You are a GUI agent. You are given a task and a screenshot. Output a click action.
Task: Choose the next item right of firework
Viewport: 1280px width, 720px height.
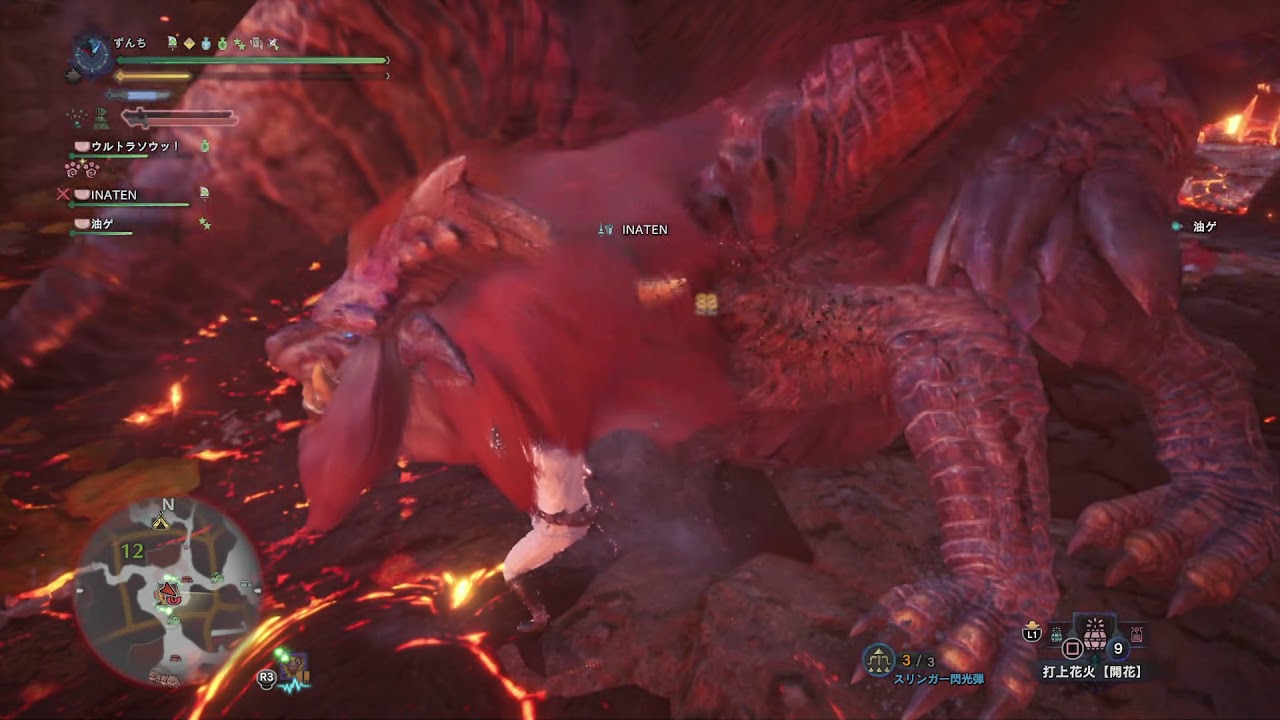tap(1136, 634)
